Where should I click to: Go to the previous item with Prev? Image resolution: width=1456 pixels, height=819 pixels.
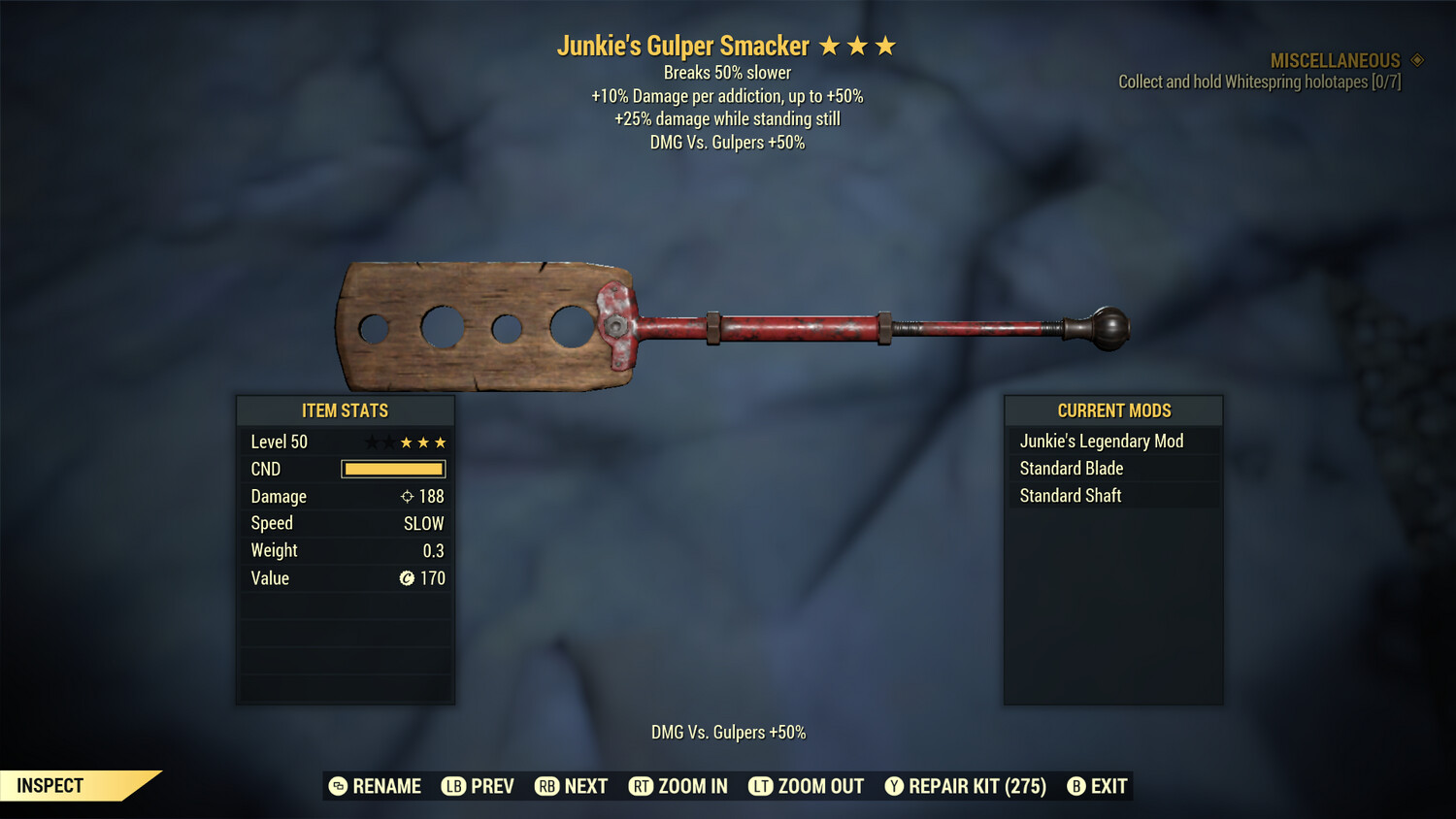(x=478, y=786)
